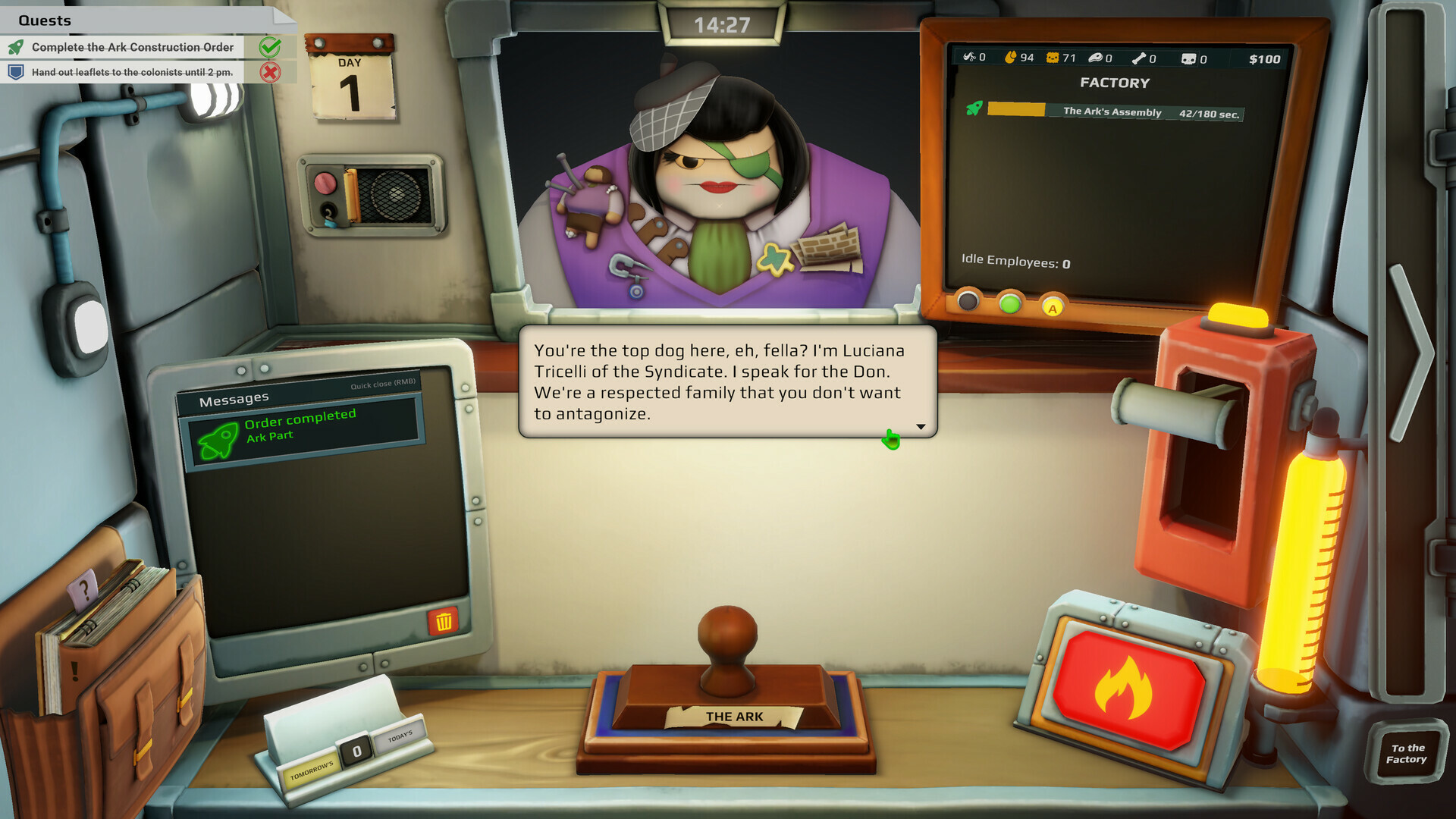
Task: Open the Quests panel header
Action: [45, 20]
